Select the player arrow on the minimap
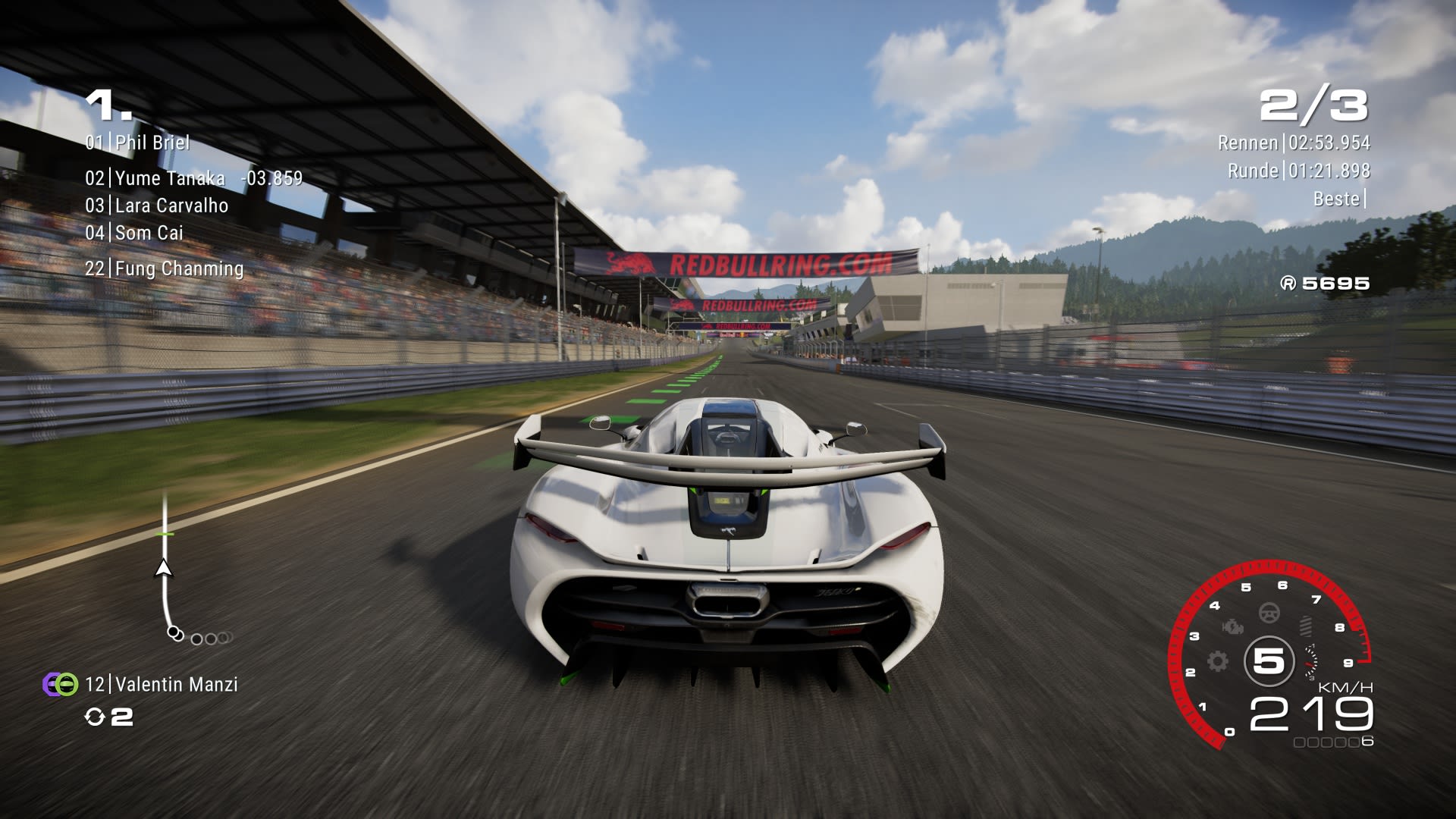 (163, 568)
